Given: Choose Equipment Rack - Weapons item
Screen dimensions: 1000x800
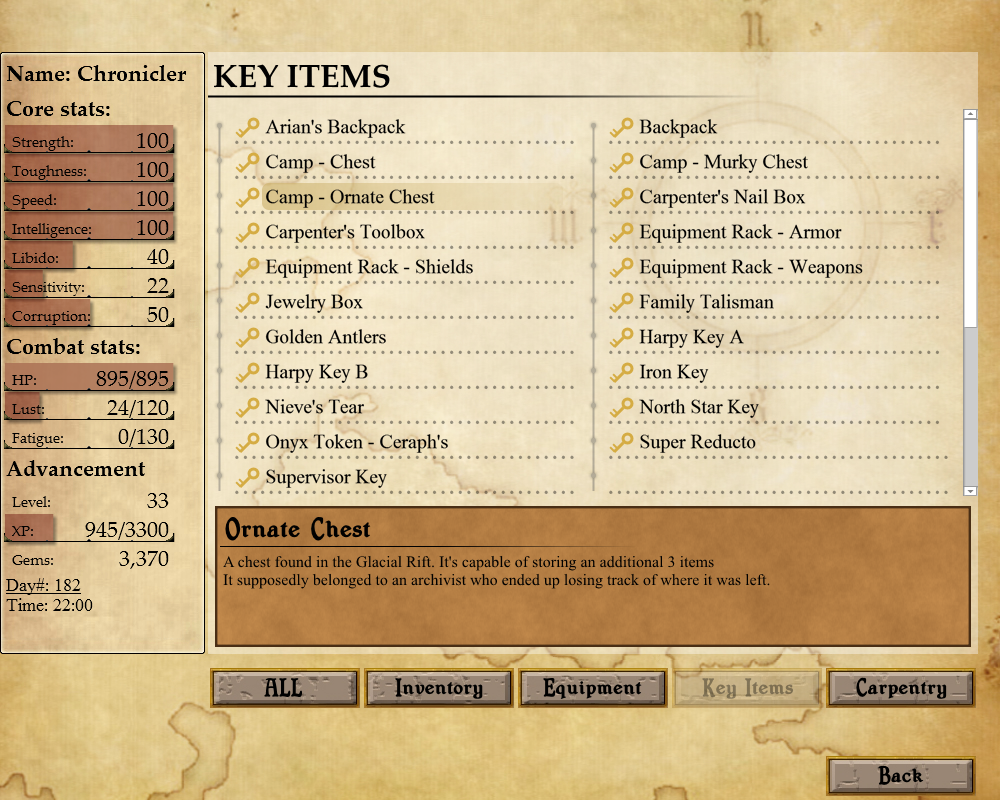Looking at the screenshot, I should click(x=750, y=268).
